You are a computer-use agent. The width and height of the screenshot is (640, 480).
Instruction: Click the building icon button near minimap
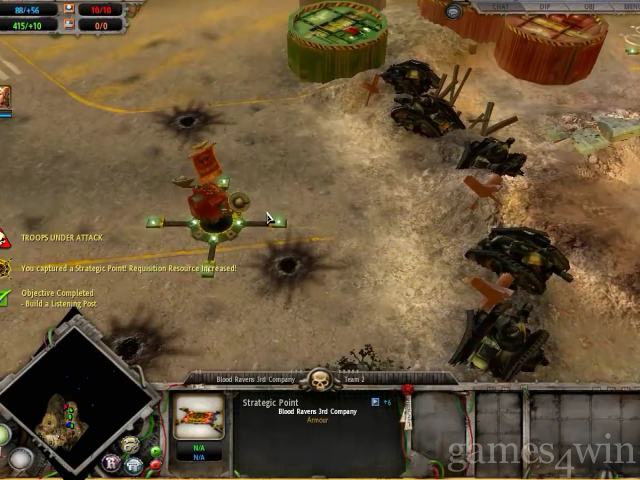click(x=133, y=465)
